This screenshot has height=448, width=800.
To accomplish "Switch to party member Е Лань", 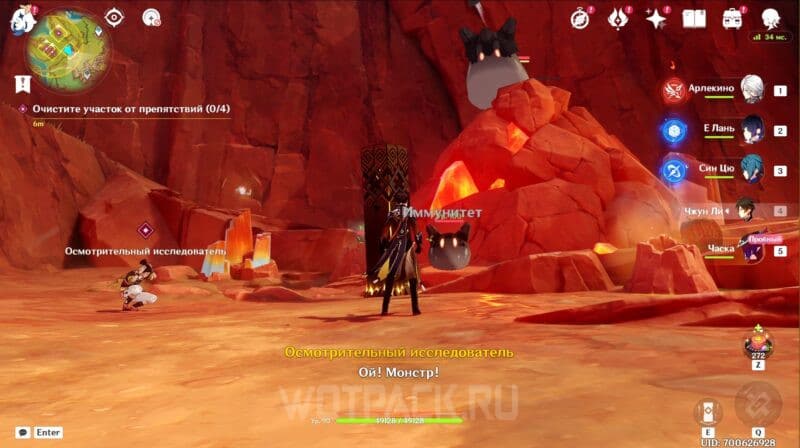I will [752, 129].
